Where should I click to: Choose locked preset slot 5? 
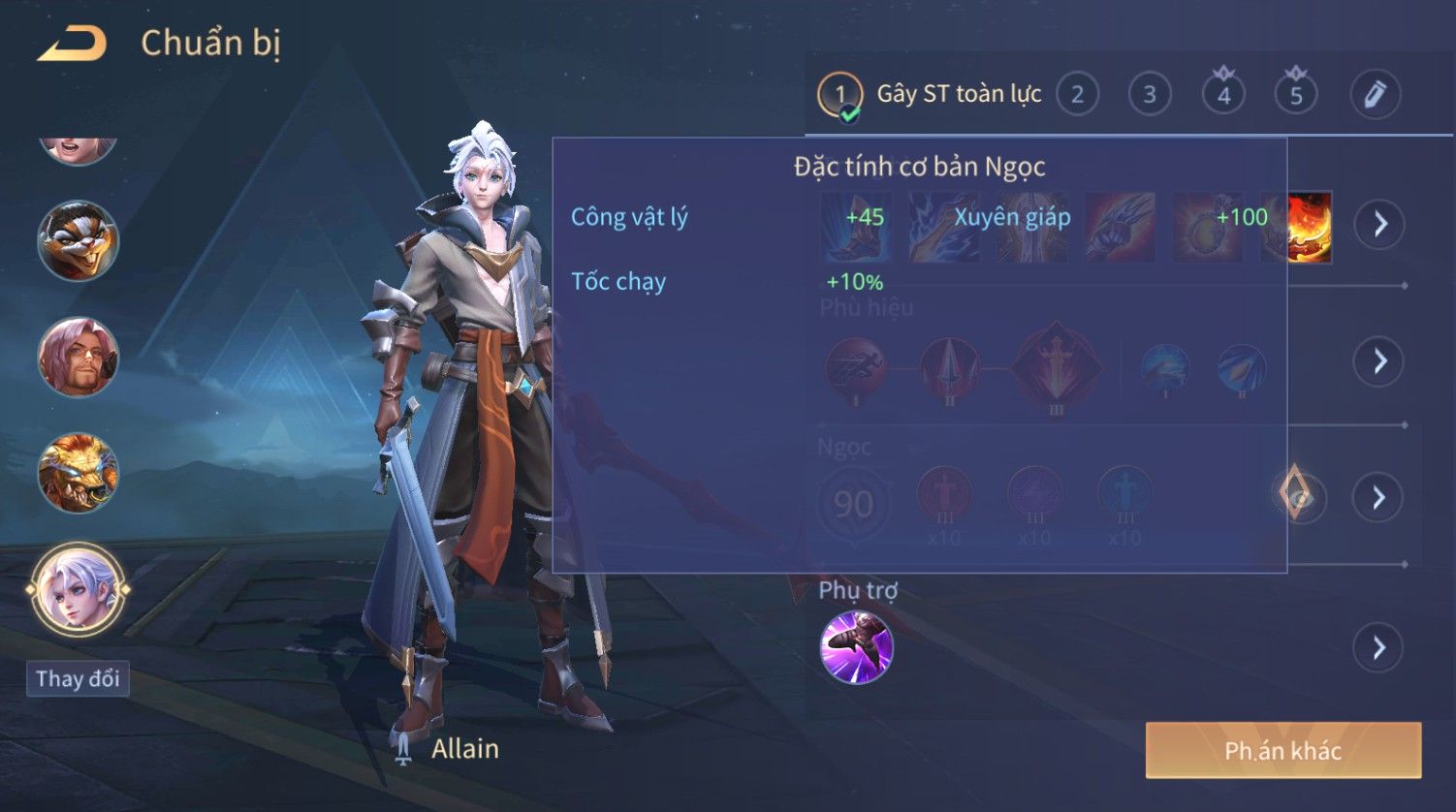coord(1296,95)
